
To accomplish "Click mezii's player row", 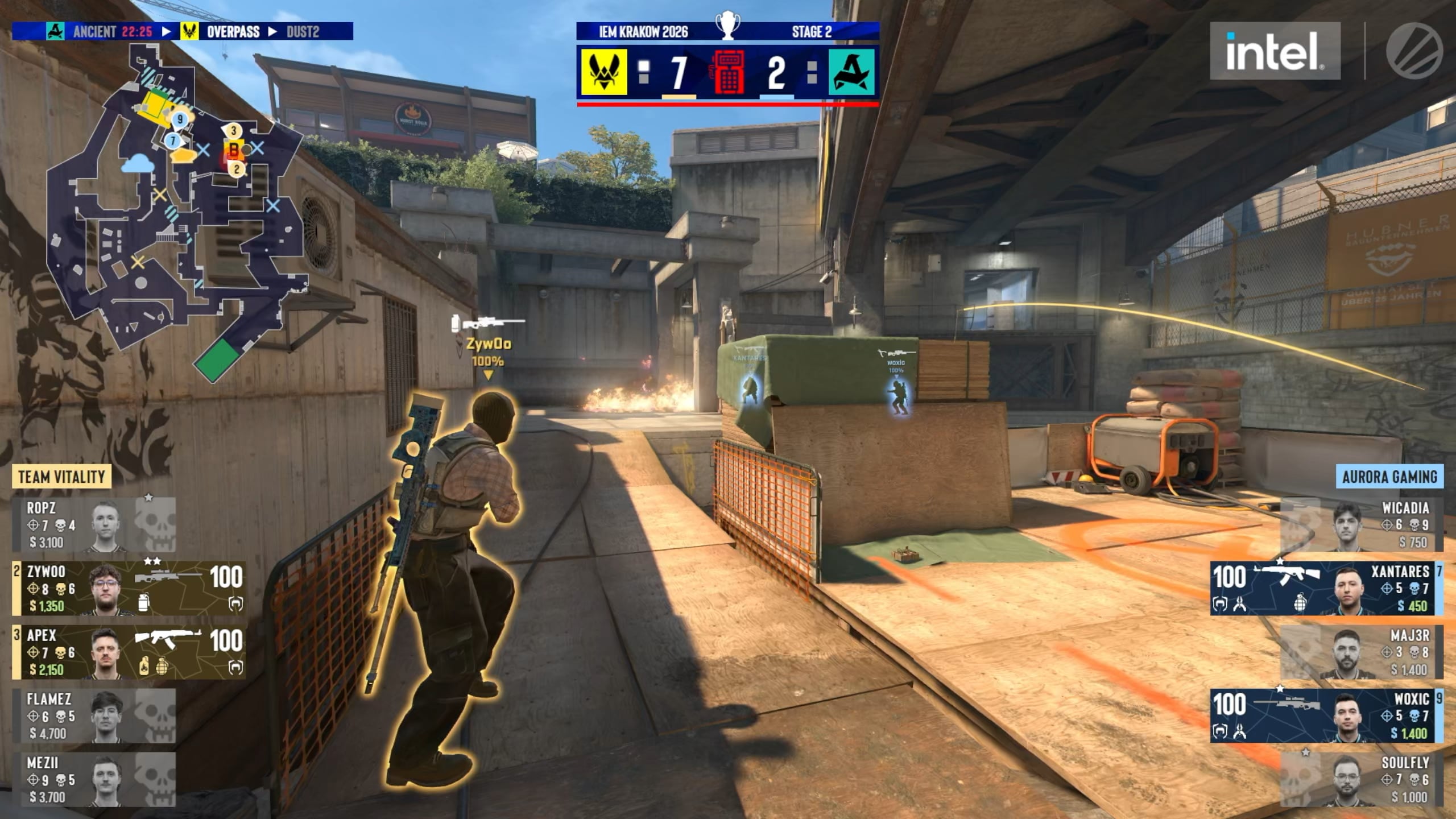I will click(x=94, y=779).
